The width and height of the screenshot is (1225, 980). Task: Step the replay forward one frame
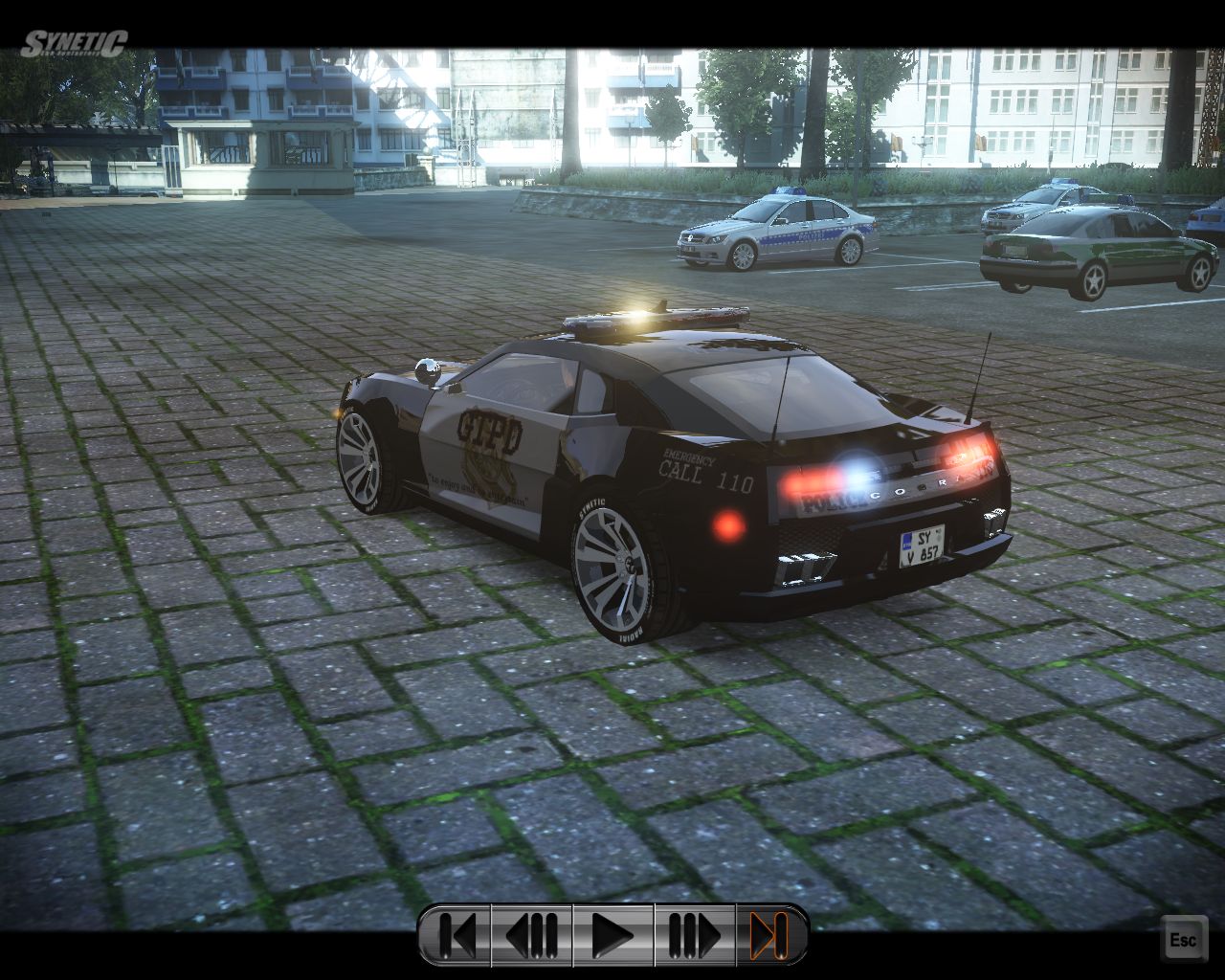pyautogui.click(x=694, y=935)
